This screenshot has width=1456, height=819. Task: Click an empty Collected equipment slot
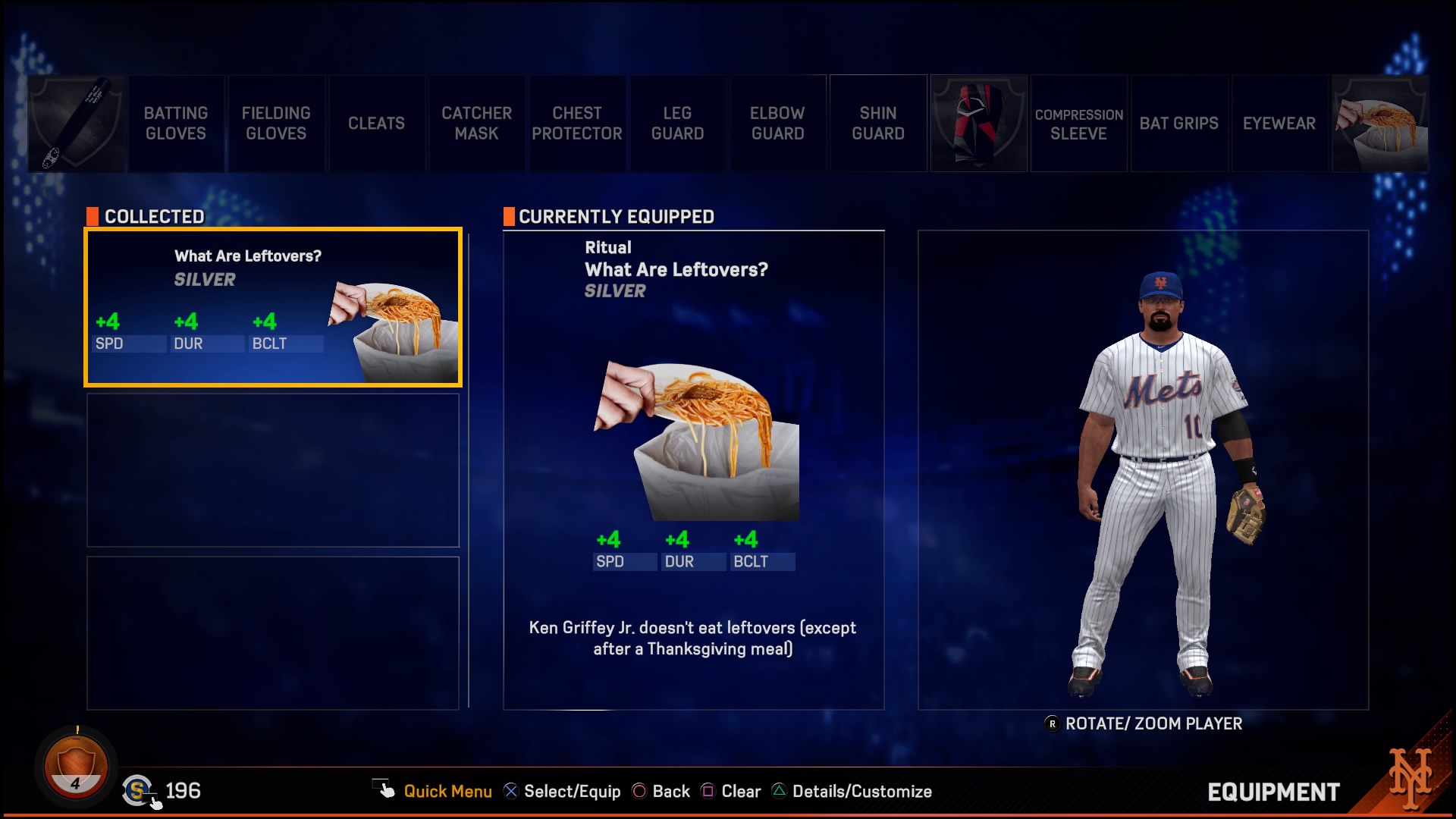coord(273,470)
